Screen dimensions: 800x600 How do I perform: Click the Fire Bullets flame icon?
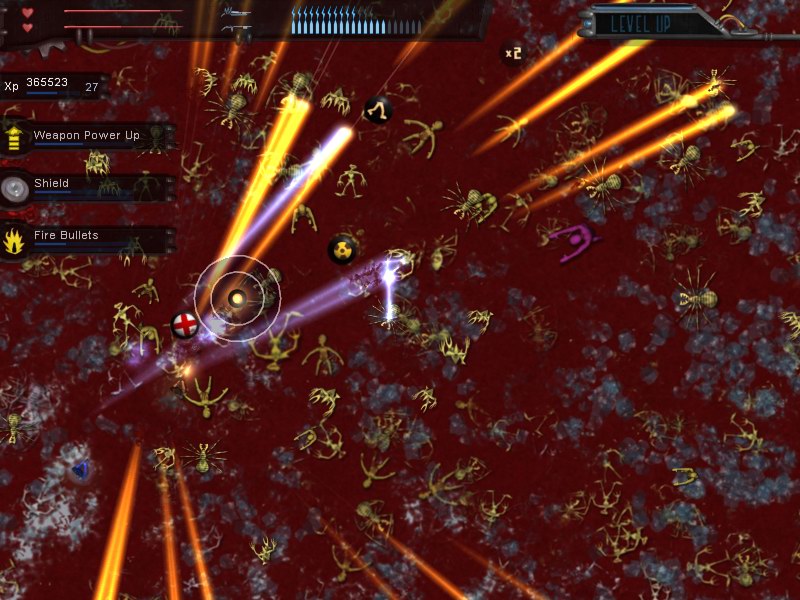(15, 240)
